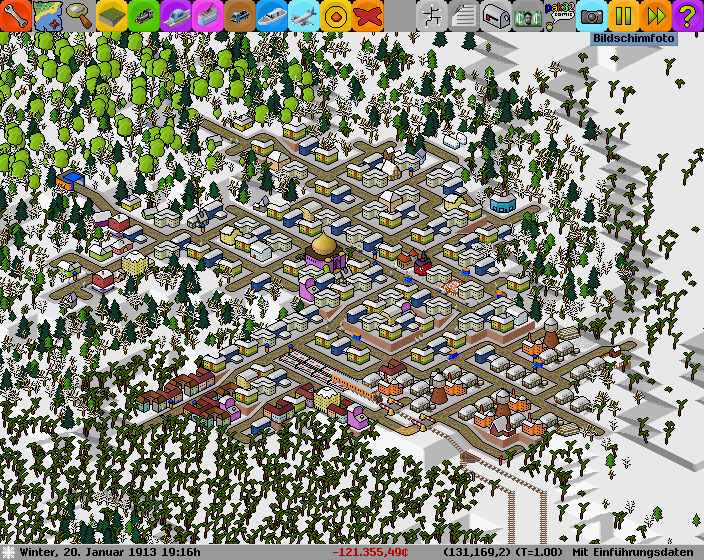704x560 pixels.
Task: Select the red X removal tool
Action: (368, 15)
